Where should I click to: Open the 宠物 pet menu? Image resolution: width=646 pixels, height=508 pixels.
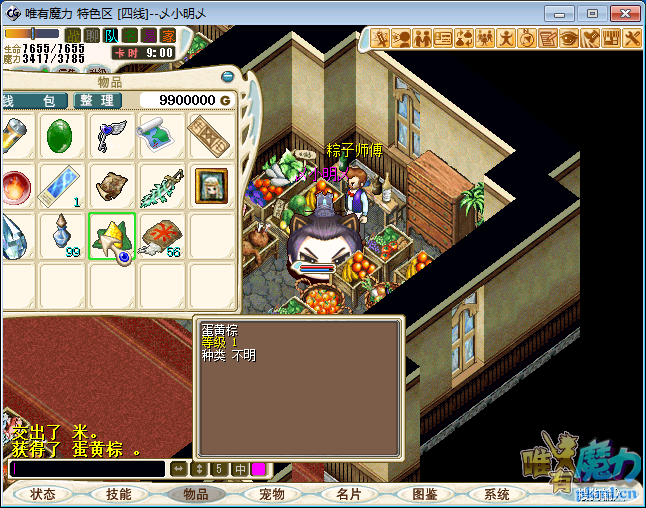(x=272, y=494)
